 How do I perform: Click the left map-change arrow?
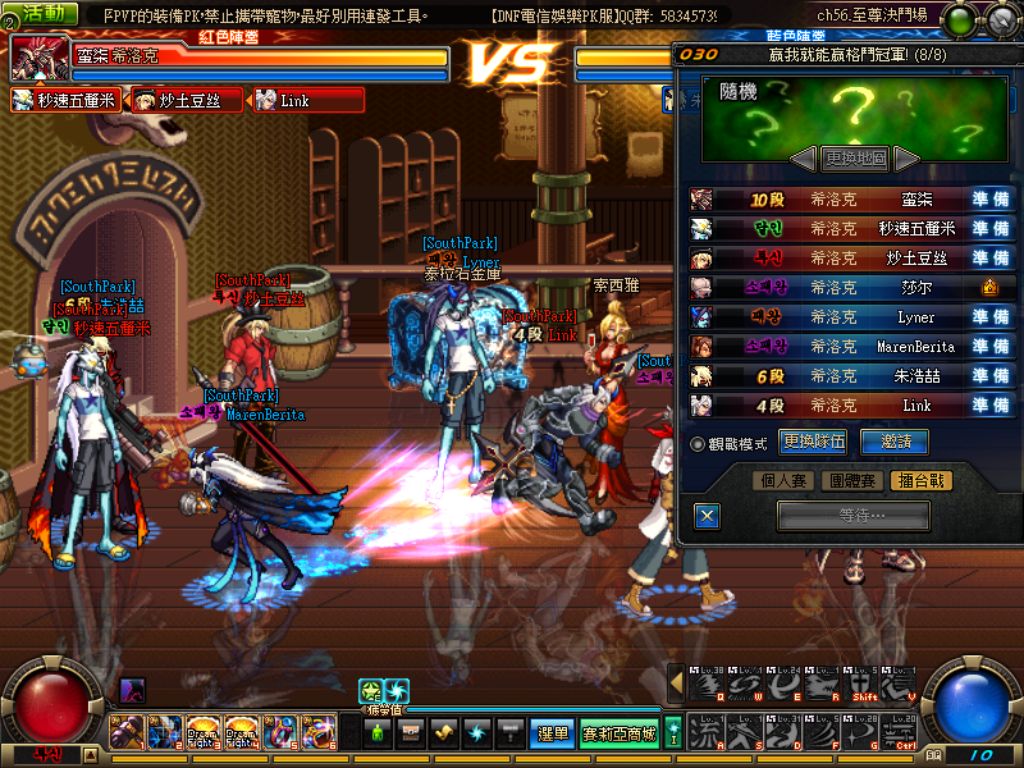tap(803, 158)
